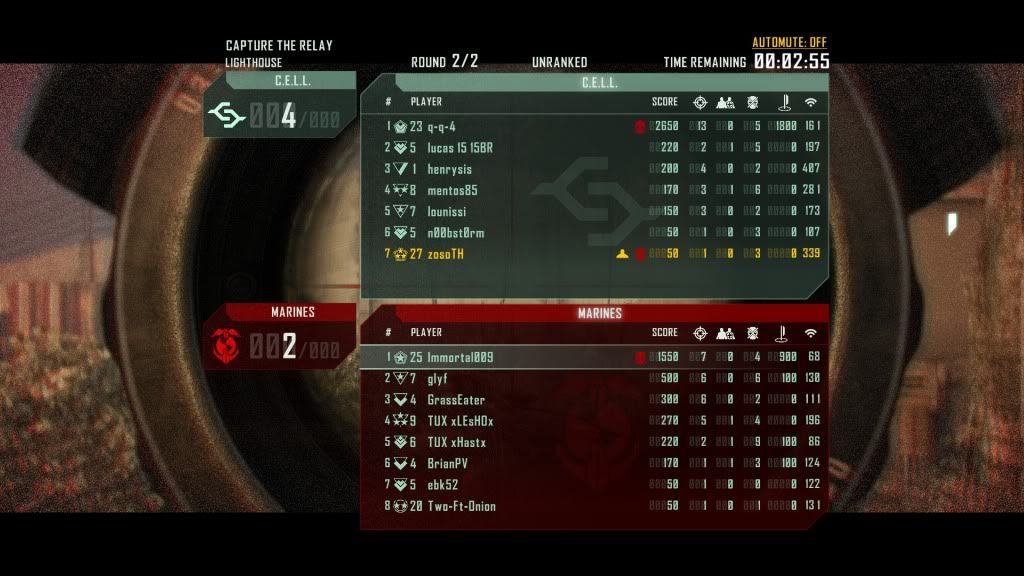Select the henrysis player row
Screen dimensions: 1024x576
(449, 169)
